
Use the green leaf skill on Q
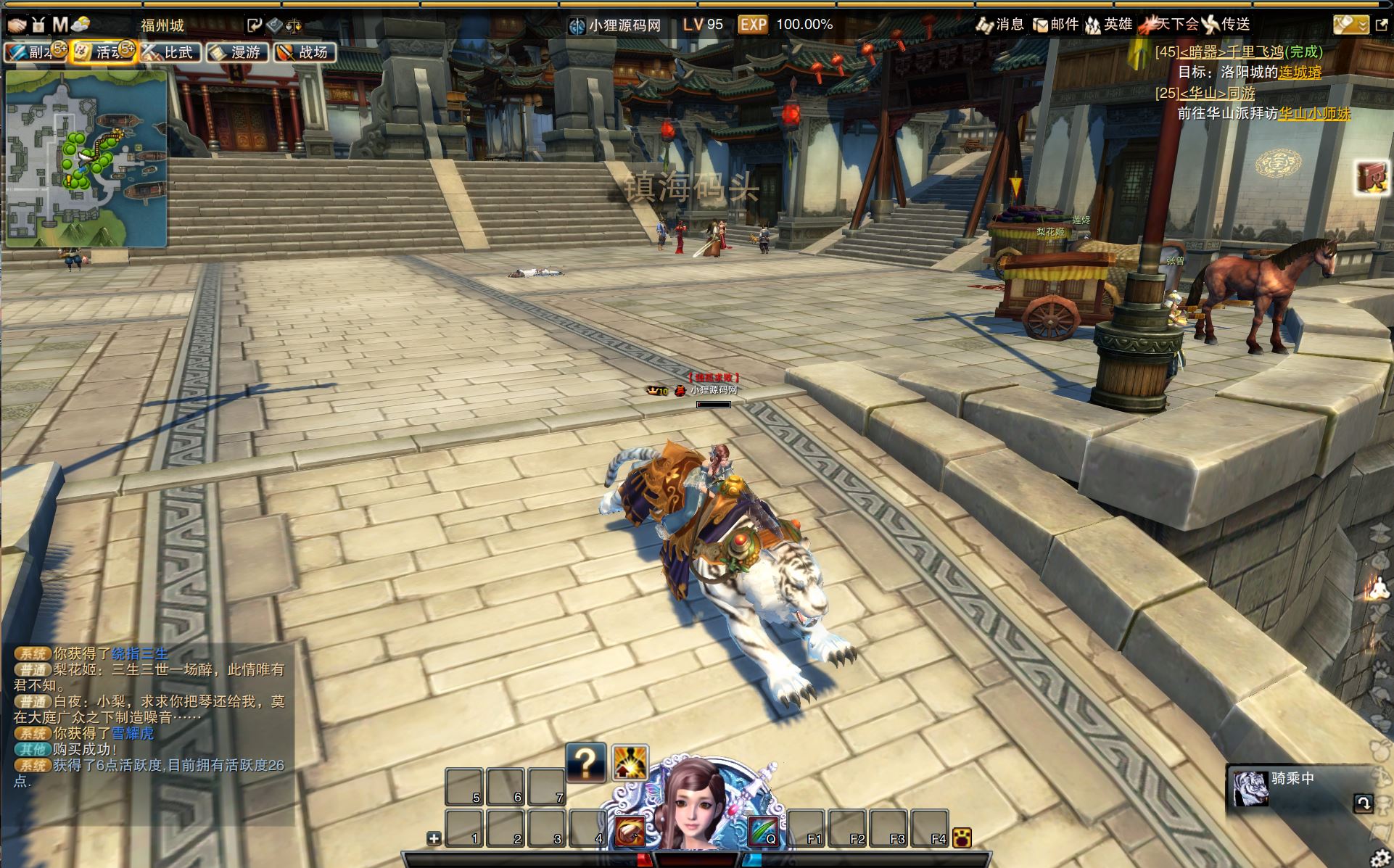763,830
